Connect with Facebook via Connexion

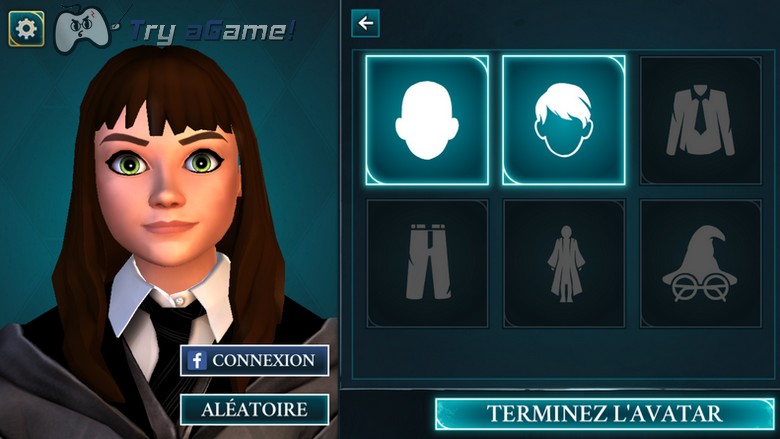point(255,360)
